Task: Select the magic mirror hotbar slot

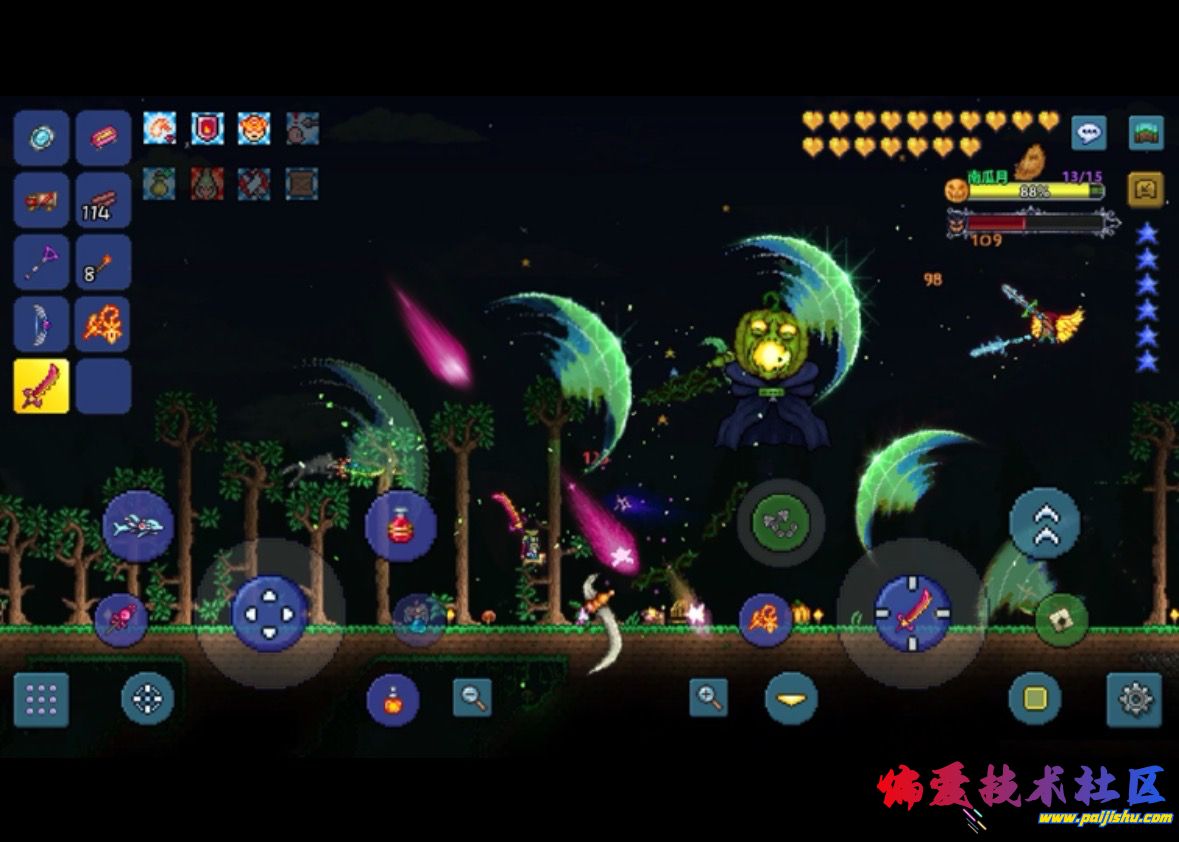Action: 41,138
